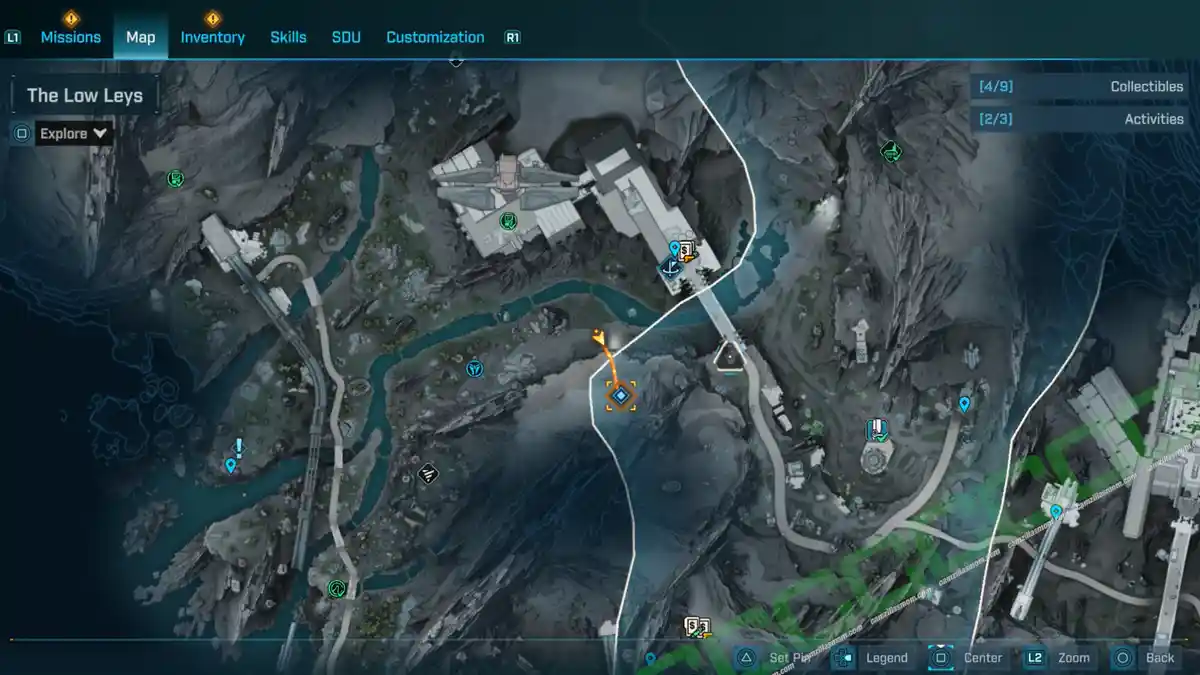Show the Activities tracker row
Image resolution: width=1200 pixels, height=675 pixels.
pyautogui.click(x=1078, y=119)
